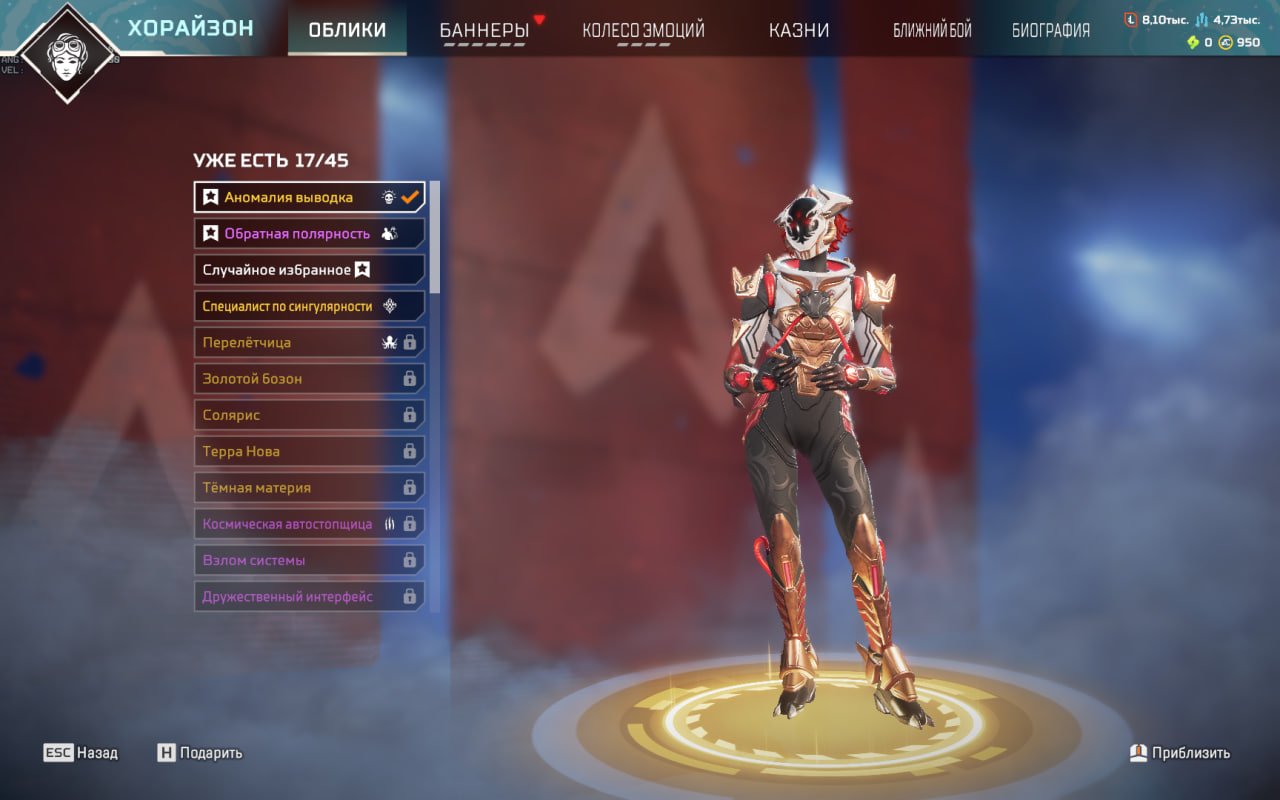Click the Облики tab
1280x800 pixels.
pos(347,30)
